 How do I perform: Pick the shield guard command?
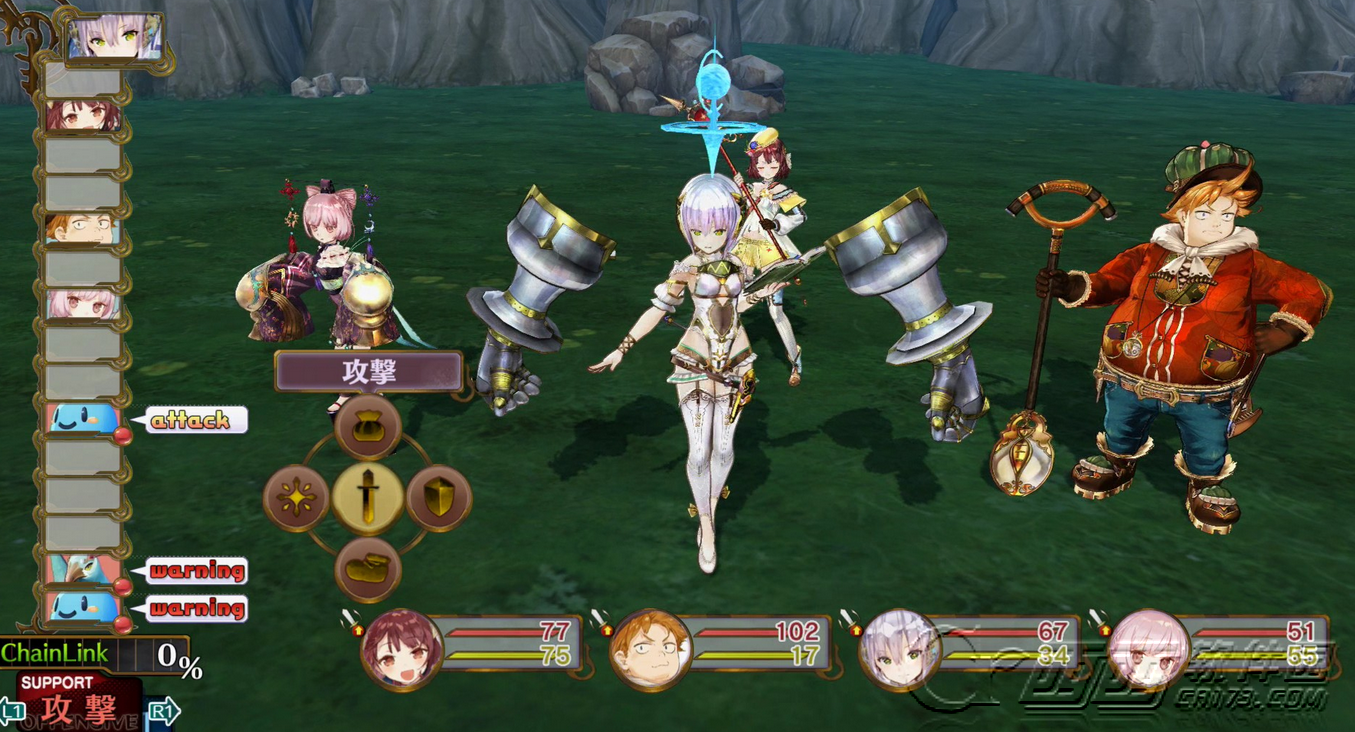click(439, 497)
